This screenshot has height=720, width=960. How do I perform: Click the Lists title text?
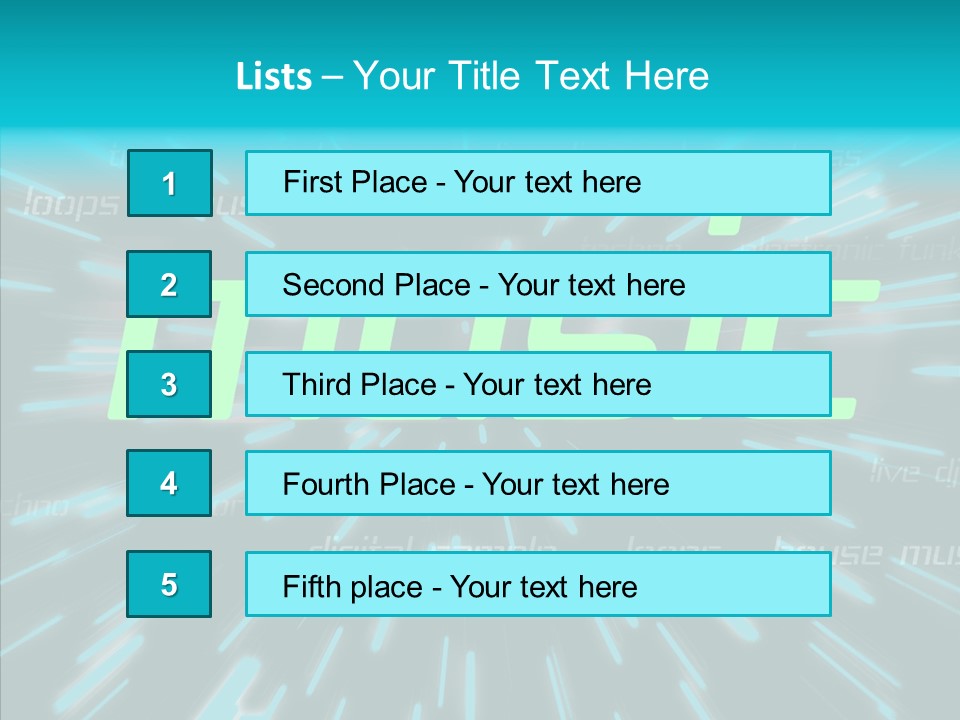472,76
